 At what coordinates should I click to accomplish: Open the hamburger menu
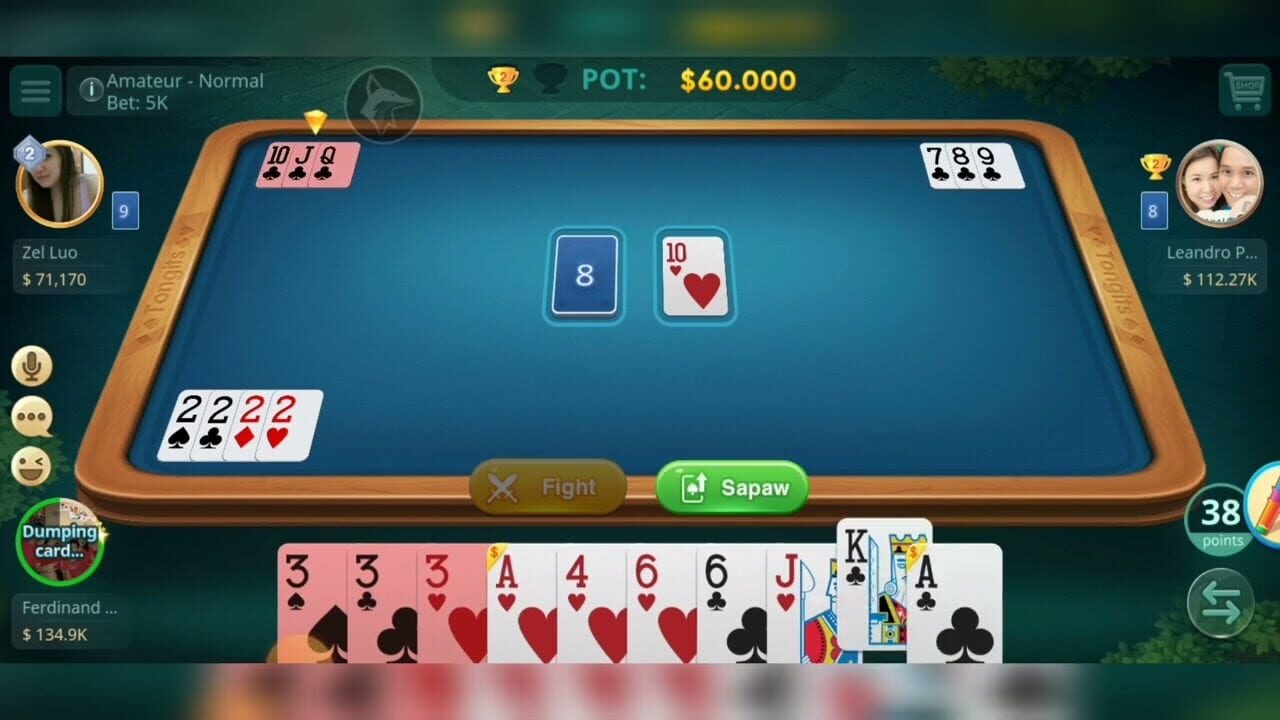(34, 90)
